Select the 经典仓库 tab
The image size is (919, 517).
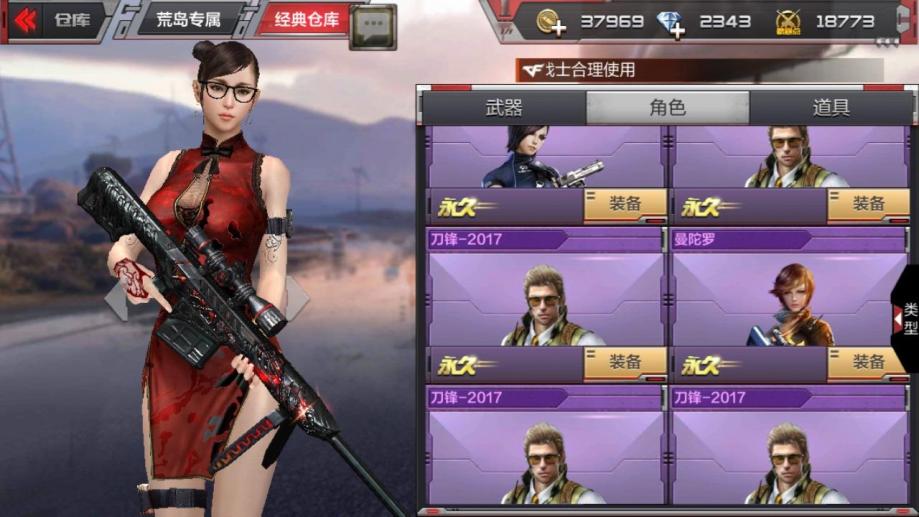[x=305, y=20]
